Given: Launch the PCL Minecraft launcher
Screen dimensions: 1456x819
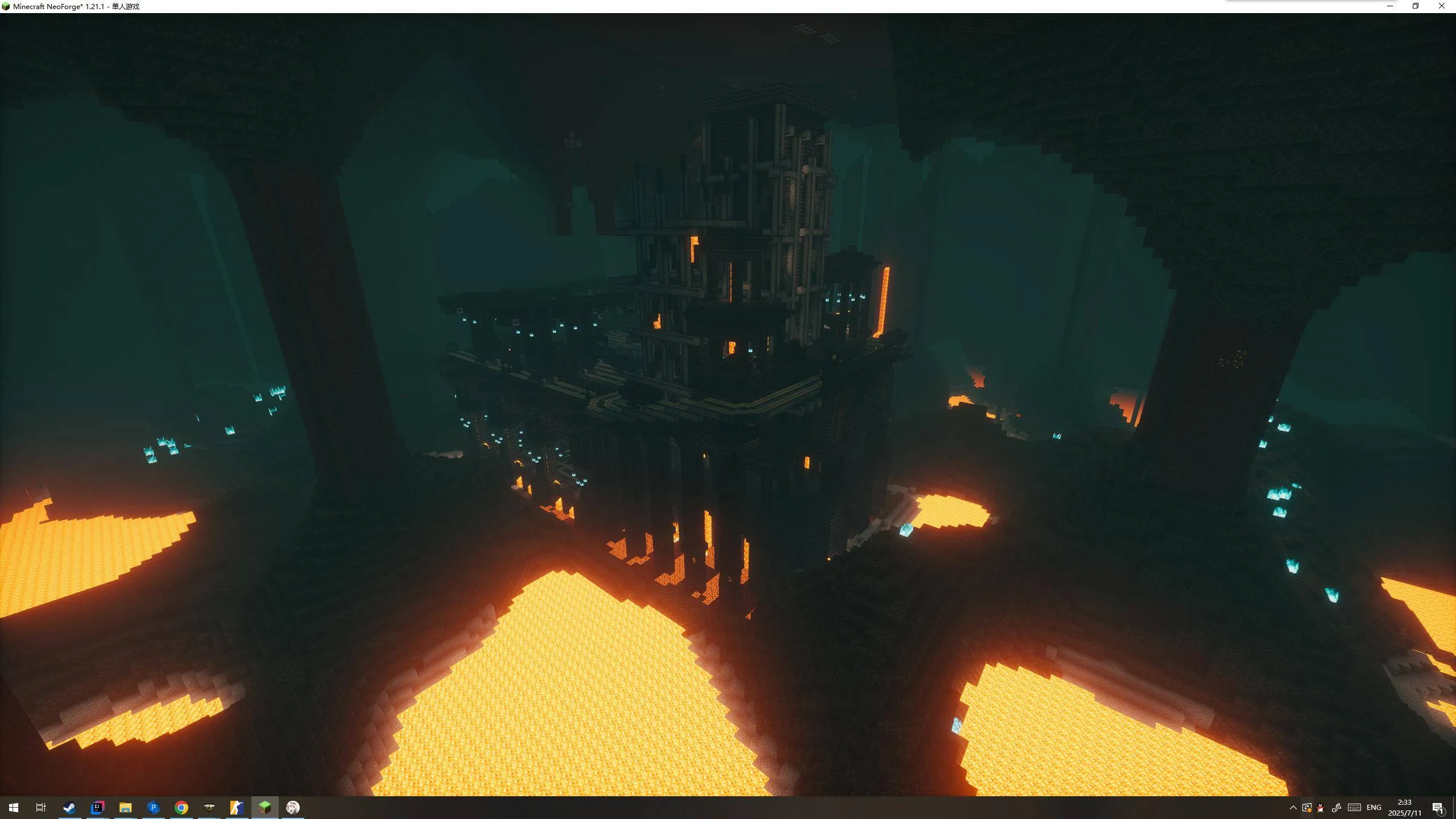Looking at the screenshot, I should (x=153, y=807).
